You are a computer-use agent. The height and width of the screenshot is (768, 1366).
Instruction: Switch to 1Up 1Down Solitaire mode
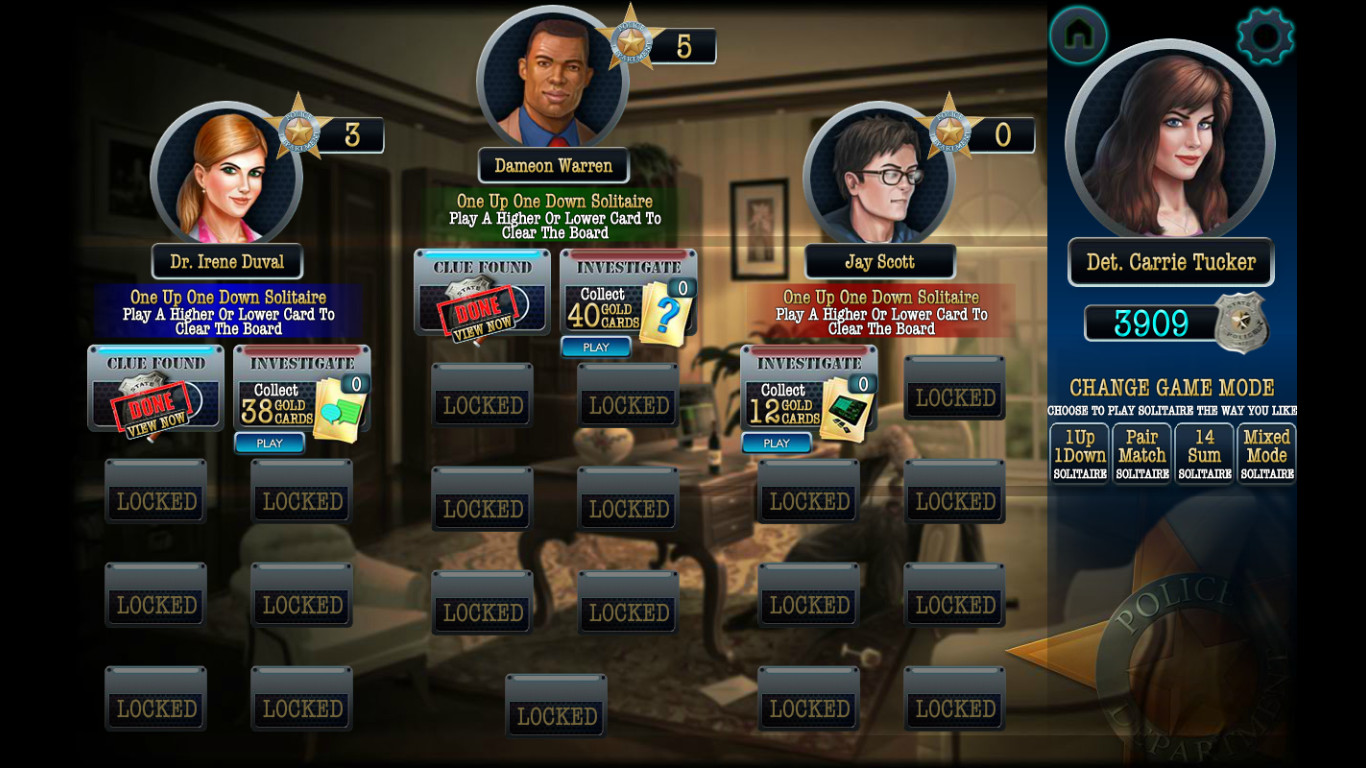click(x=1078, y=451)
